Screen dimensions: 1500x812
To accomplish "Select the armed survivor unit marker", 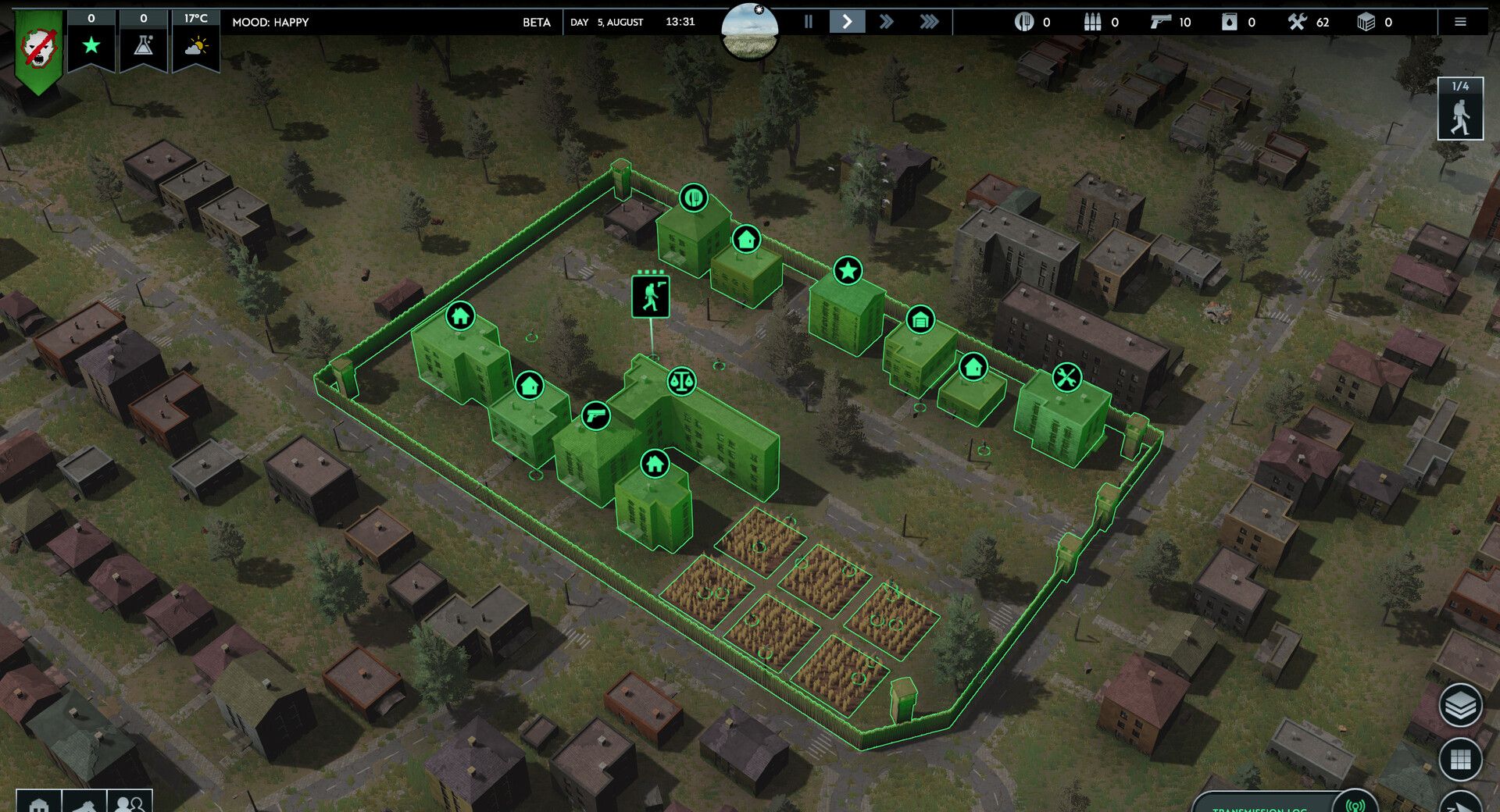I will (x=651, y=297).
